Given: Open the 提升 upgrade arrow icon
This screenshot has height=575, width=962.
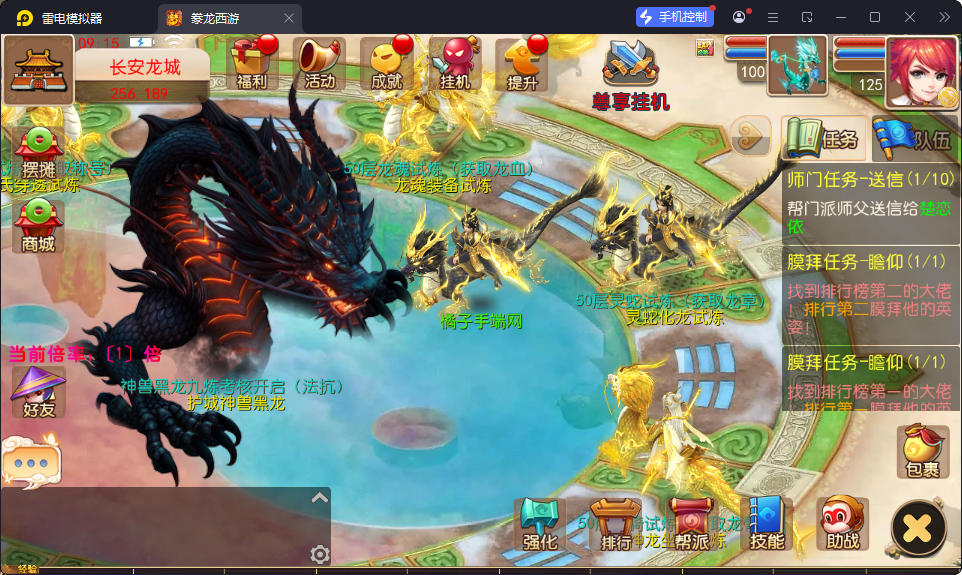Looking at the screenshot, I should click(523, 65).
